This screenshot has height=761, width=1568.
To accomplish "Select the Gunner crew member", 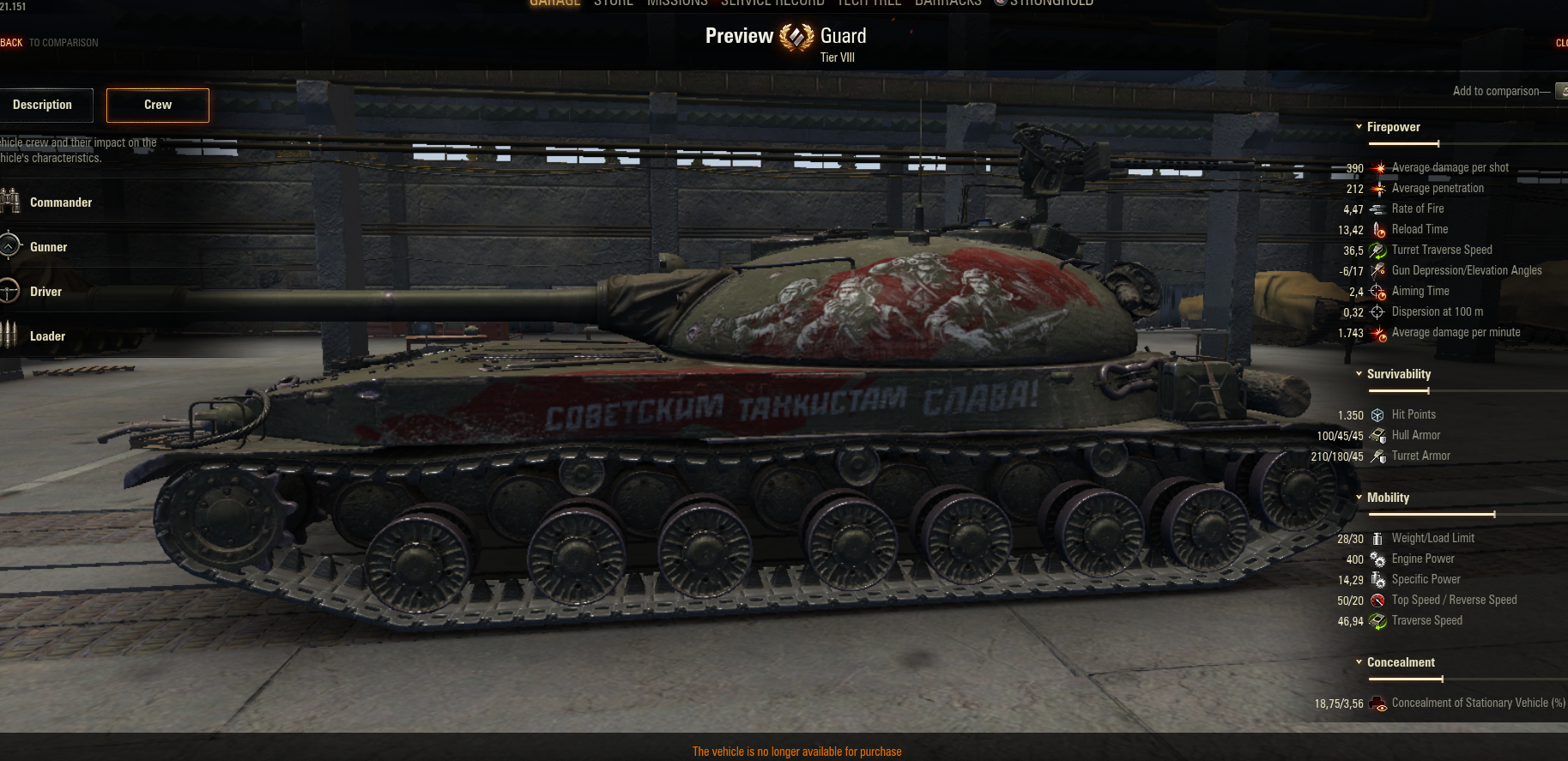I will (48, 247).
